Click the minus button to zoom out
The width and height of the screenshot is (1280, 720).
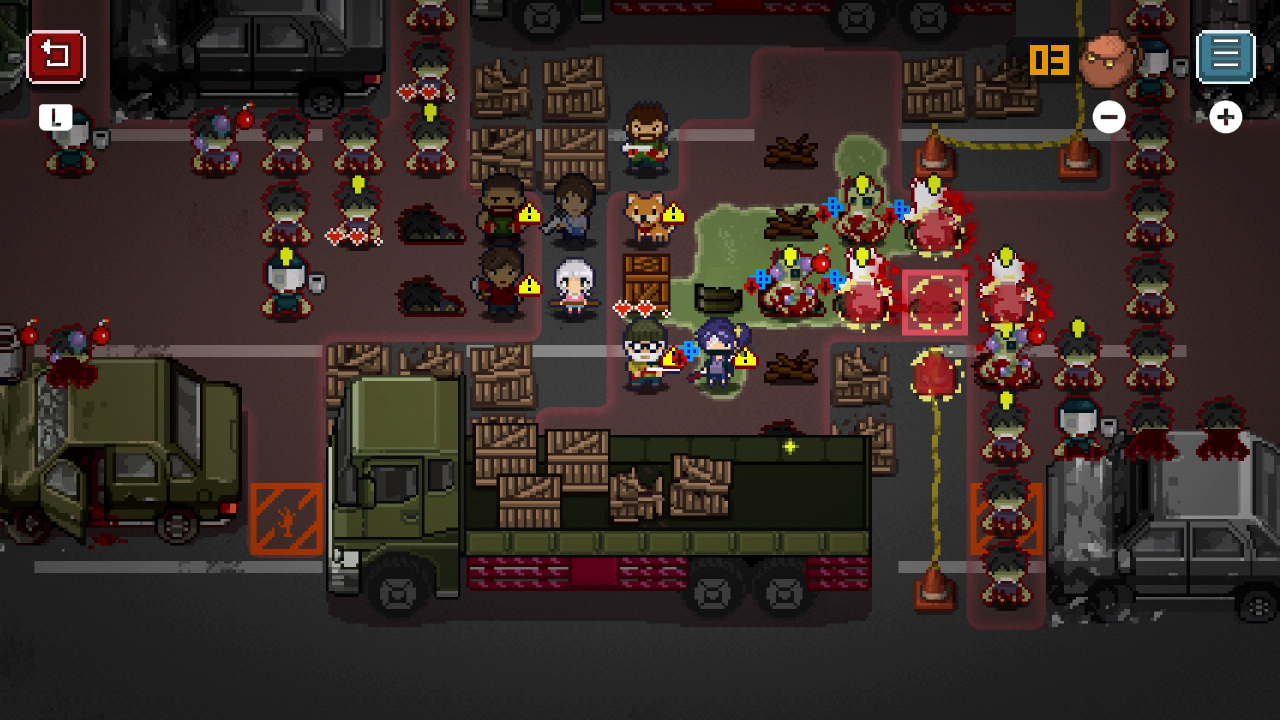pyautogui.click(x=1108, y=117)
